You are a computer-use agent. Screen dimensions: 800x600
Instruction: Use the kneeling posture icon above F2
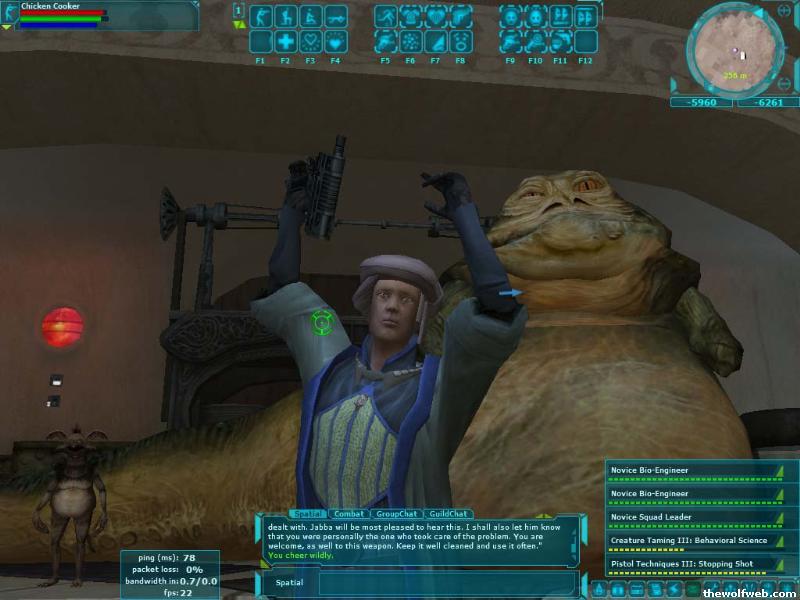pyautogui.click(x=285, y=16)
